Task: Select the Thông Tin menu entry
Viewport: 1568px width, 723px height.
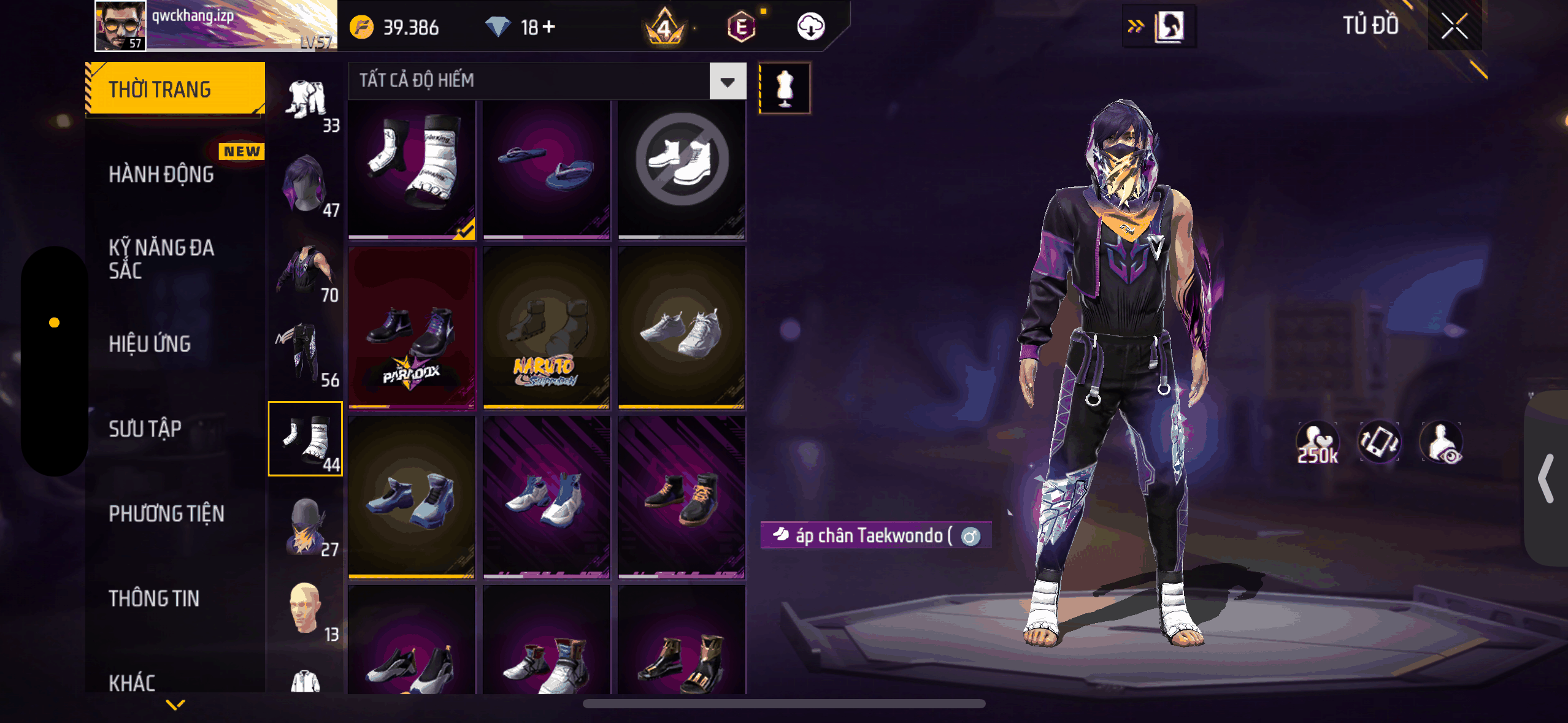Action: tap(154, 598)
